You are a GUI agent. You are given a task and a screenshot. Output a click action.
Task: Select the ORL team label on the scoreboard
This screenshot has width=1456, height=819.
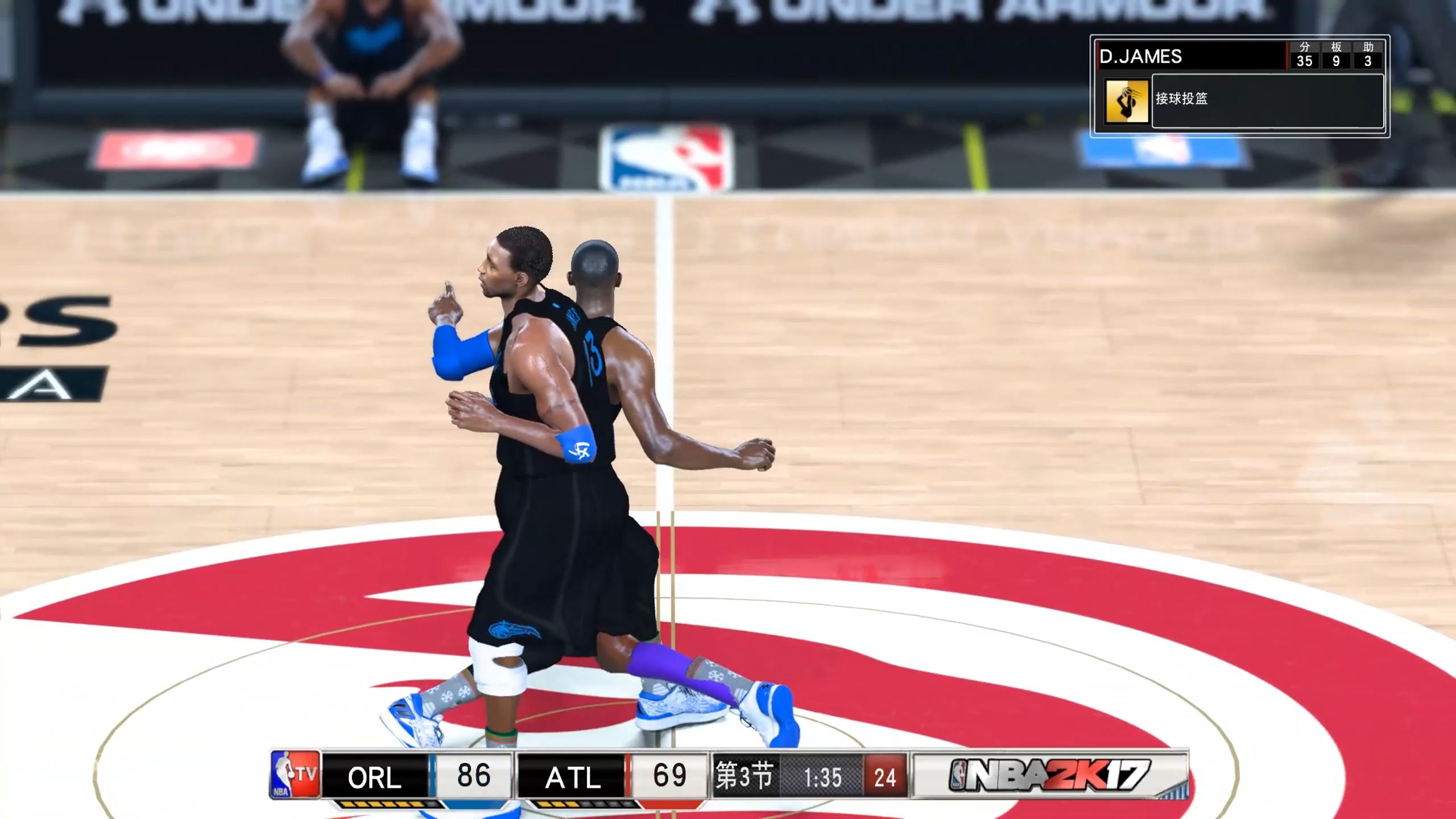click(x=374, y=777)
